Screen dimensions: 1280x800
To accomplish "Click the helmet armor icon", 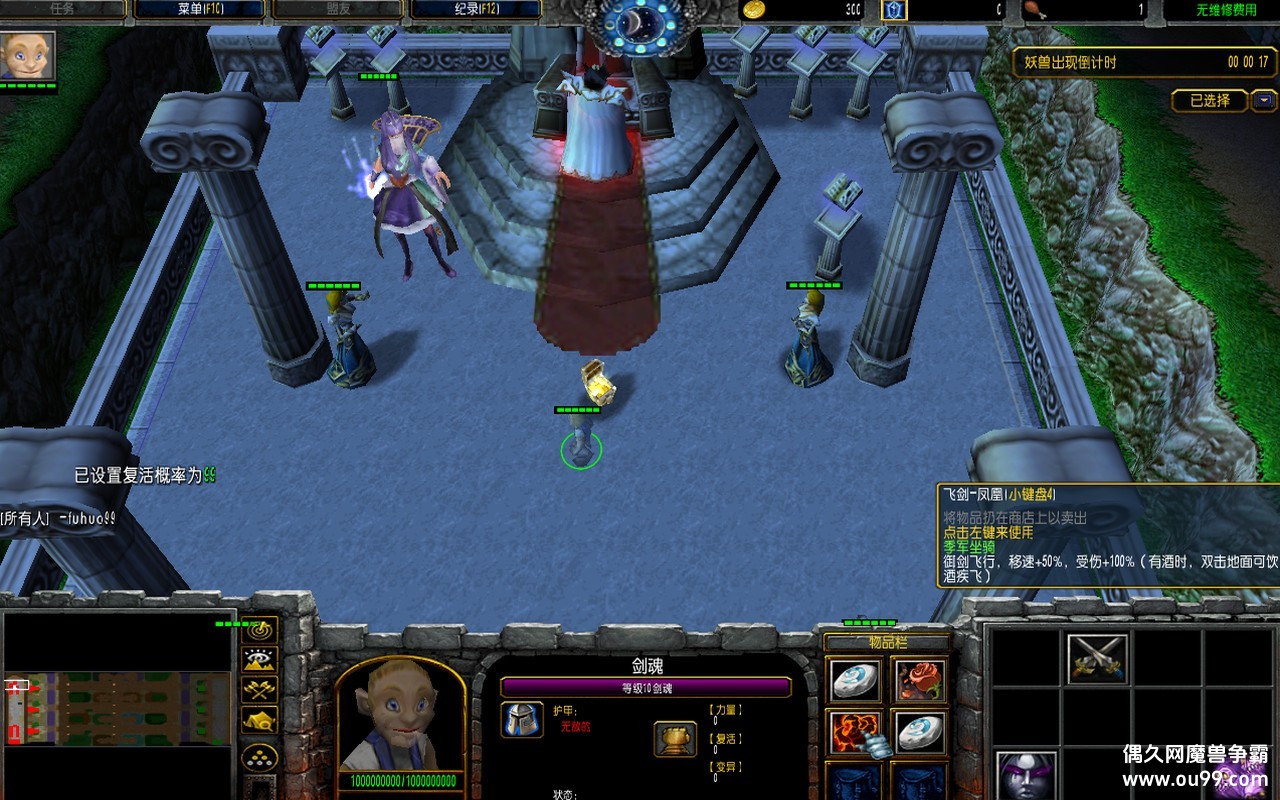I will (x=522, y=719).
